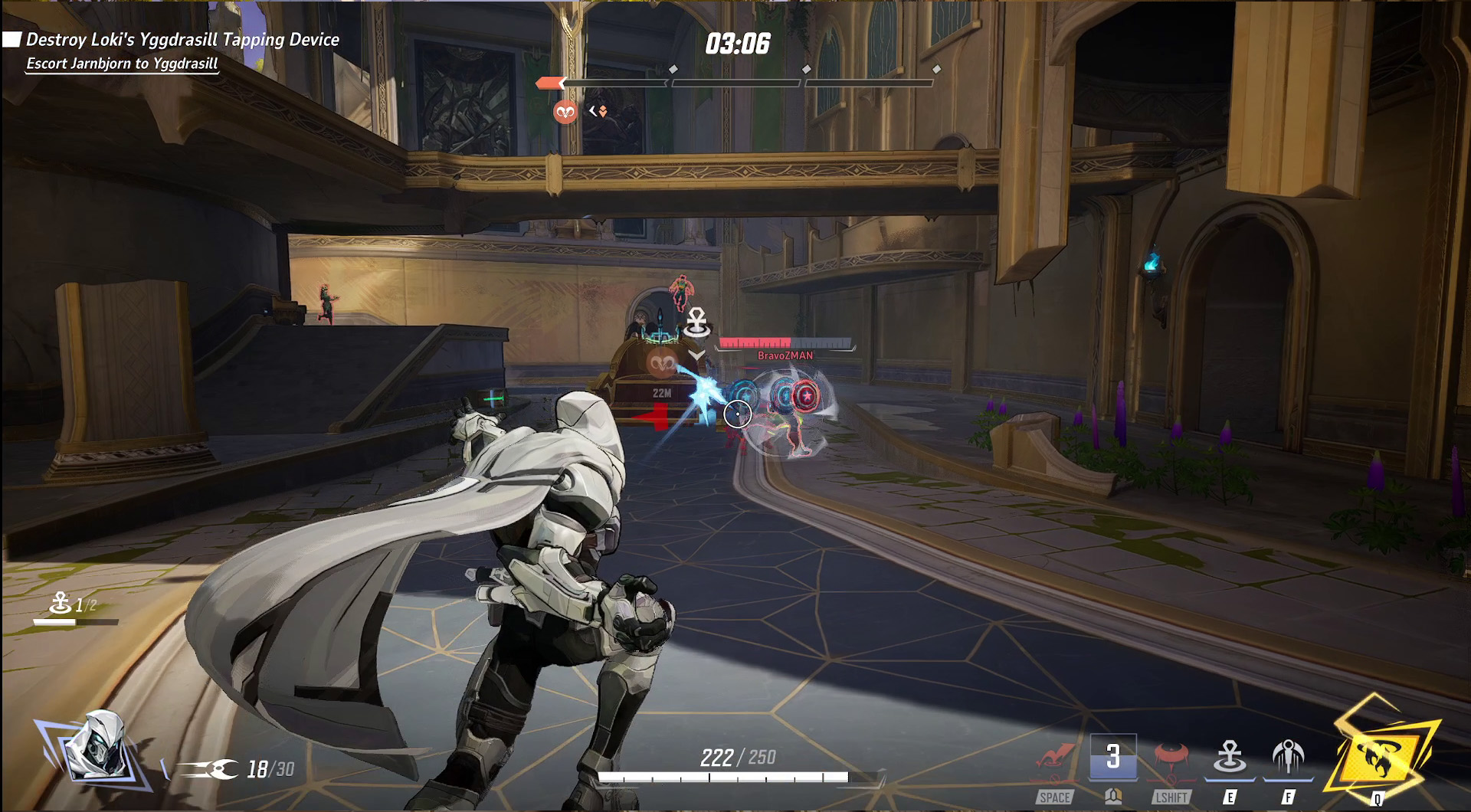Open the Destroy Loki's Tapping Device objective
This screenshot has height=812, width=1471.
pyautogui.click(x=182, y=40)
